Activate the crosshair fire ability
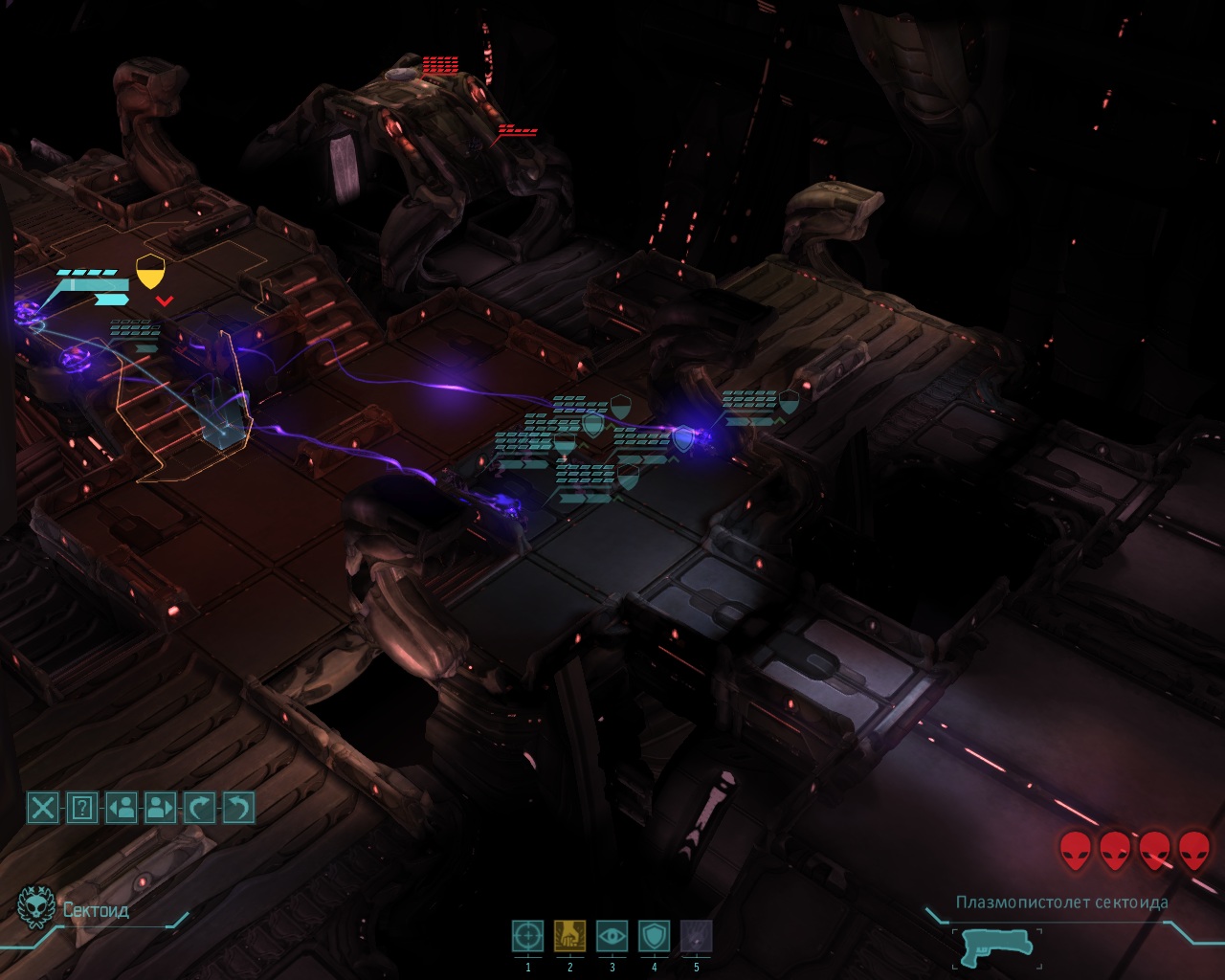1225x980 pixels. click(528, 936)
